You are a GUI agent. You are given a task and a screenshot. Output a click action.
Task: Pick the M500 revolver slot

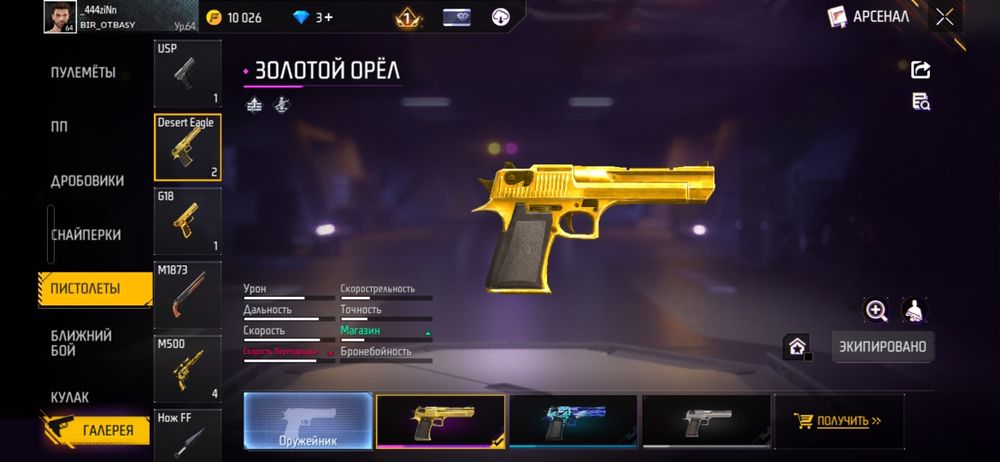tap(188, 369)
